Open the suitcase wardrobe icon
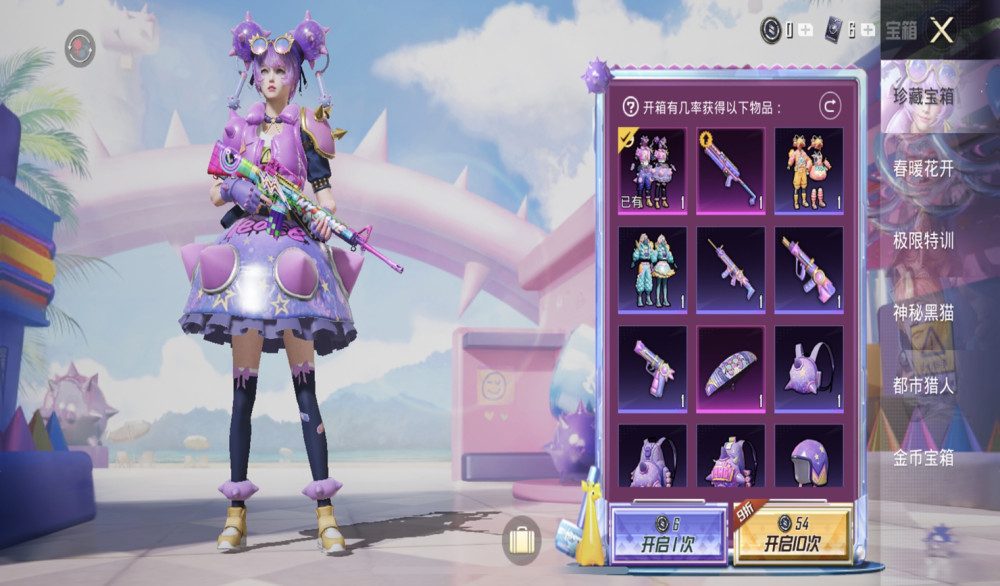The image size is (1000, 586). coord(522,541)
